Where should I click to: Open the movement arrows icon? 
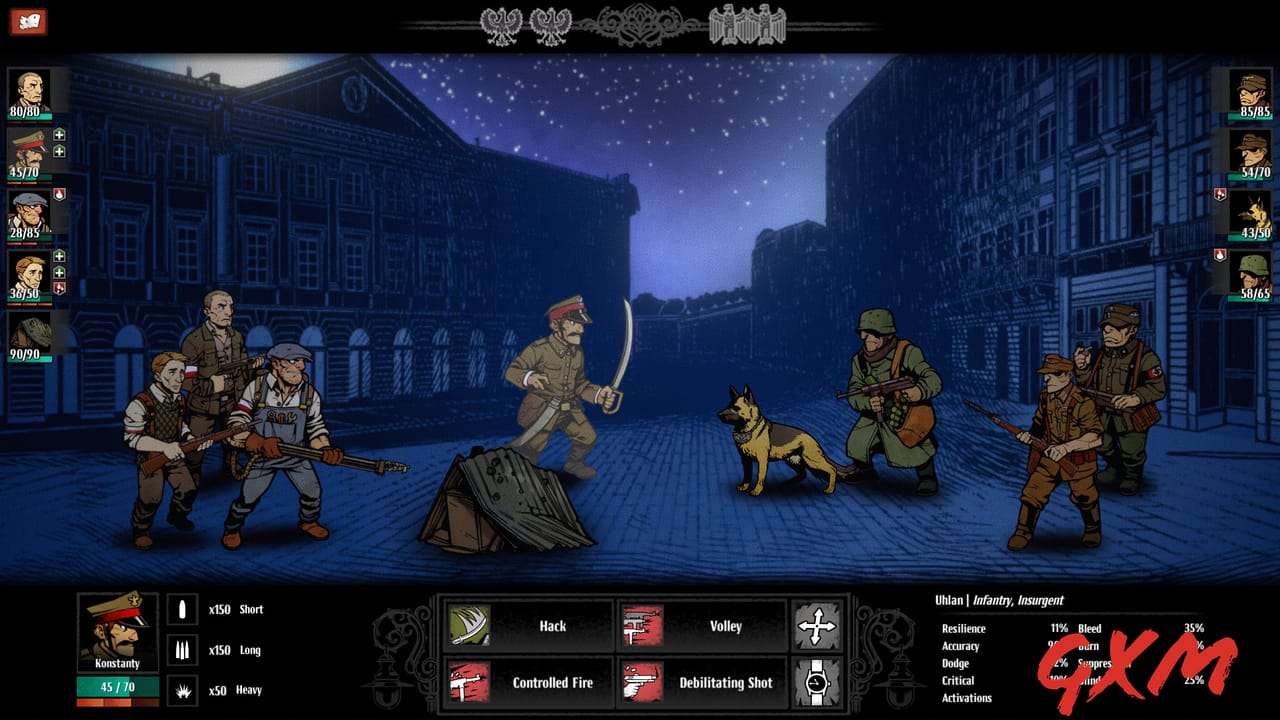click(818, 625)
